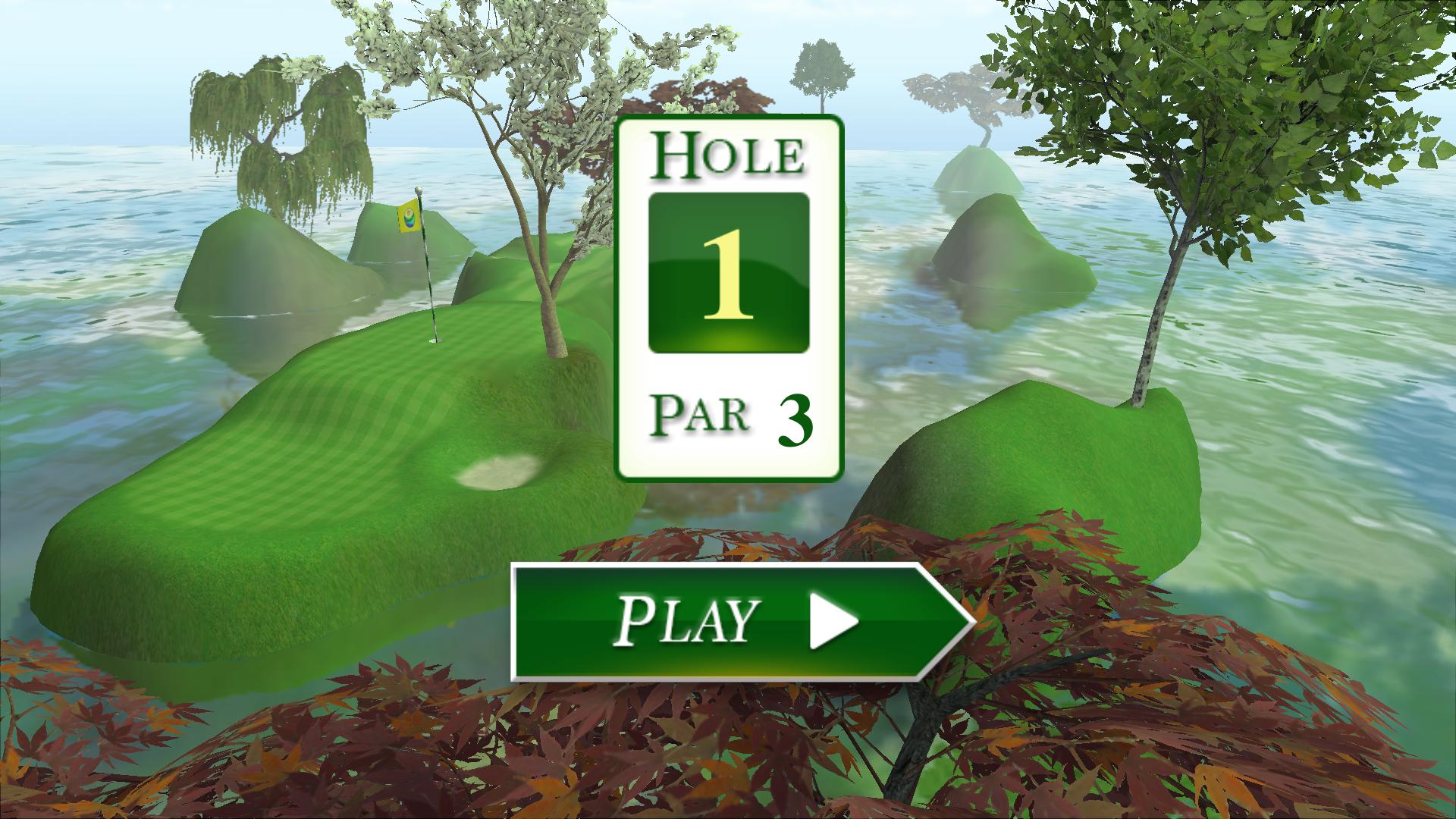Viewport: 1456px width, 819px height.
Task: Click the HOLE label on the card
Action: pos(728,154)
